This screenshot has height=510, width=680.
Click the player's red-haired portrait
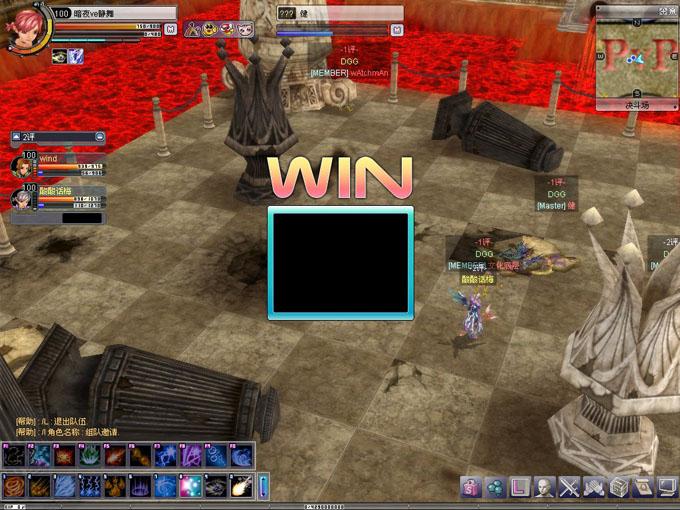(x=24, y=29)
